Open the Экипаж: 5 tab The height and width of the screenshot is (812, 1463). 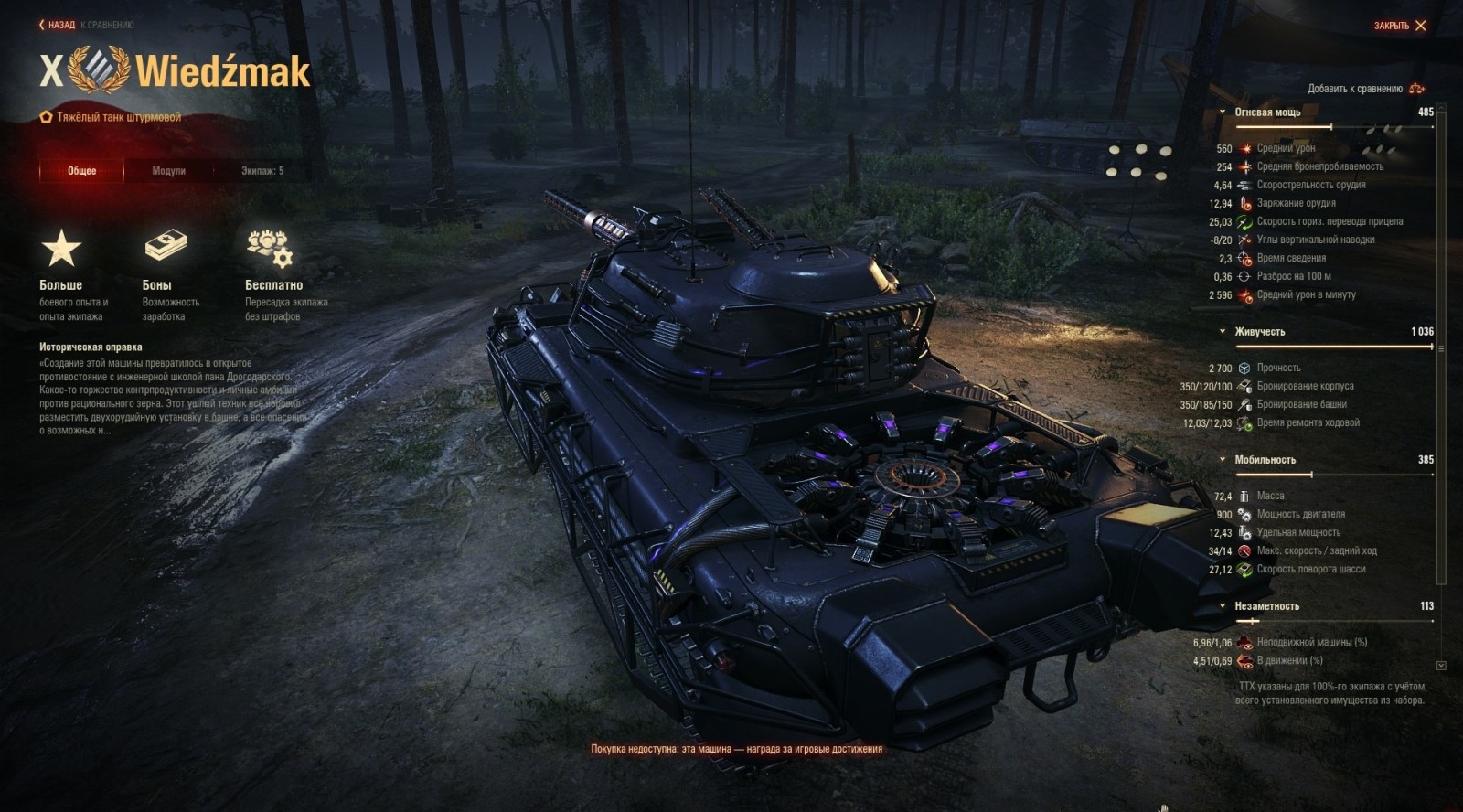(262, 170)
